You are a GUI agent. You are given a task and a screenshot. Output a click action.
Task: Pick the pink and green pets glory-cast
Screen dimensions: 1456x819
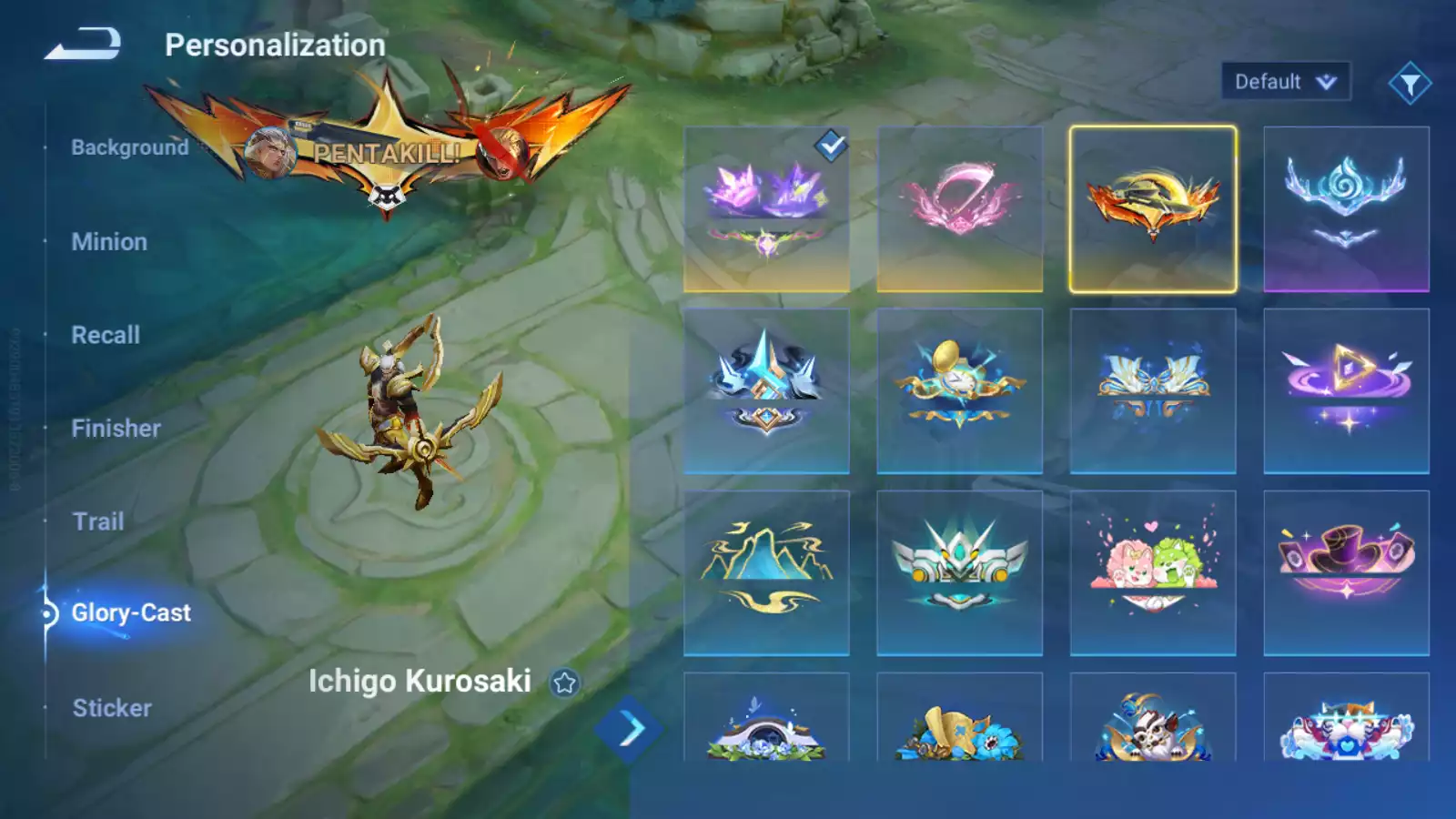point(1152,573)
